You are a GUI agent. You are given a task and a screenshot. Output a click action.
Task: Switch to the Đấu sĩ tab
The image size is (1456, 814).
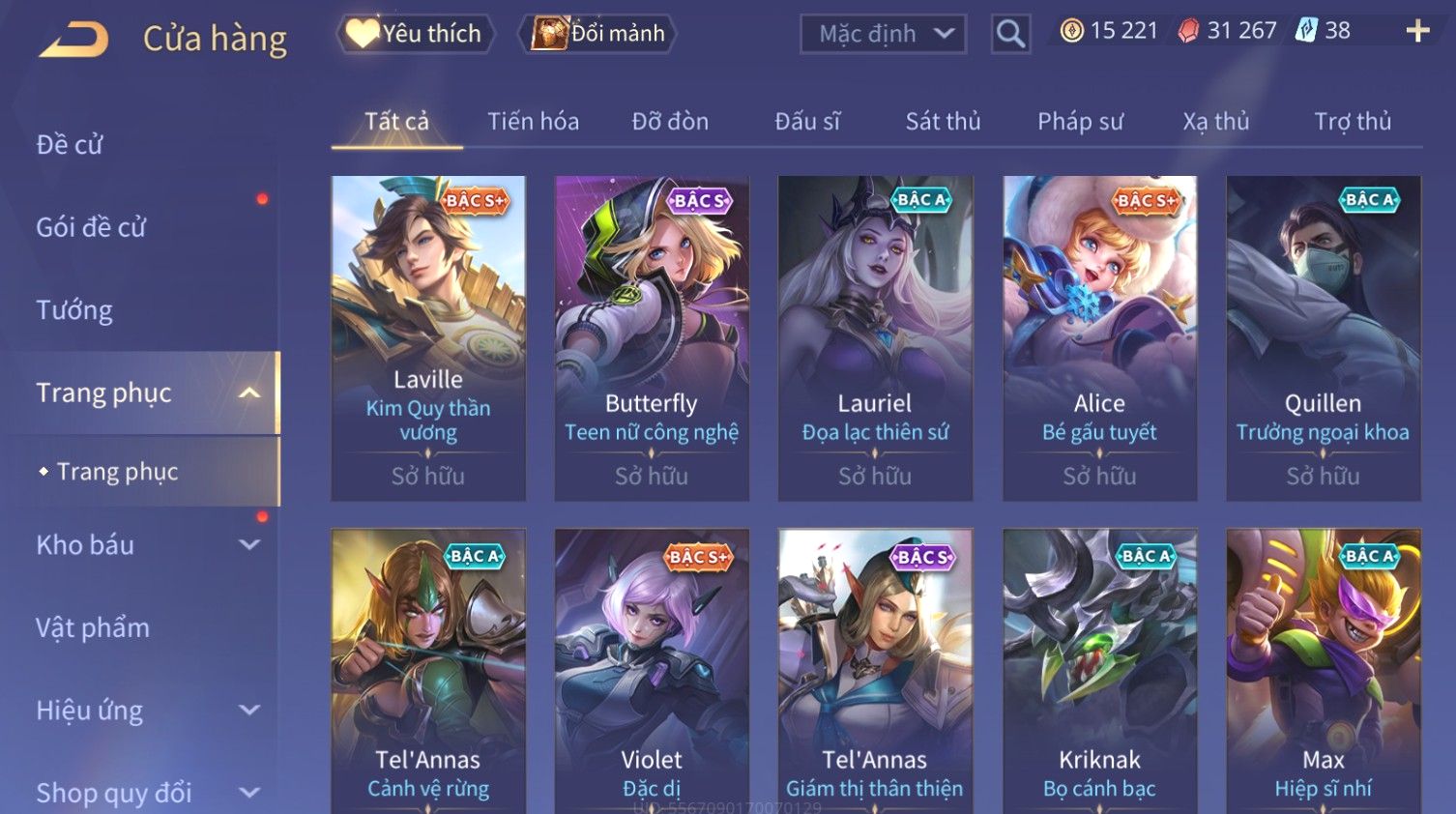(807, 121)
